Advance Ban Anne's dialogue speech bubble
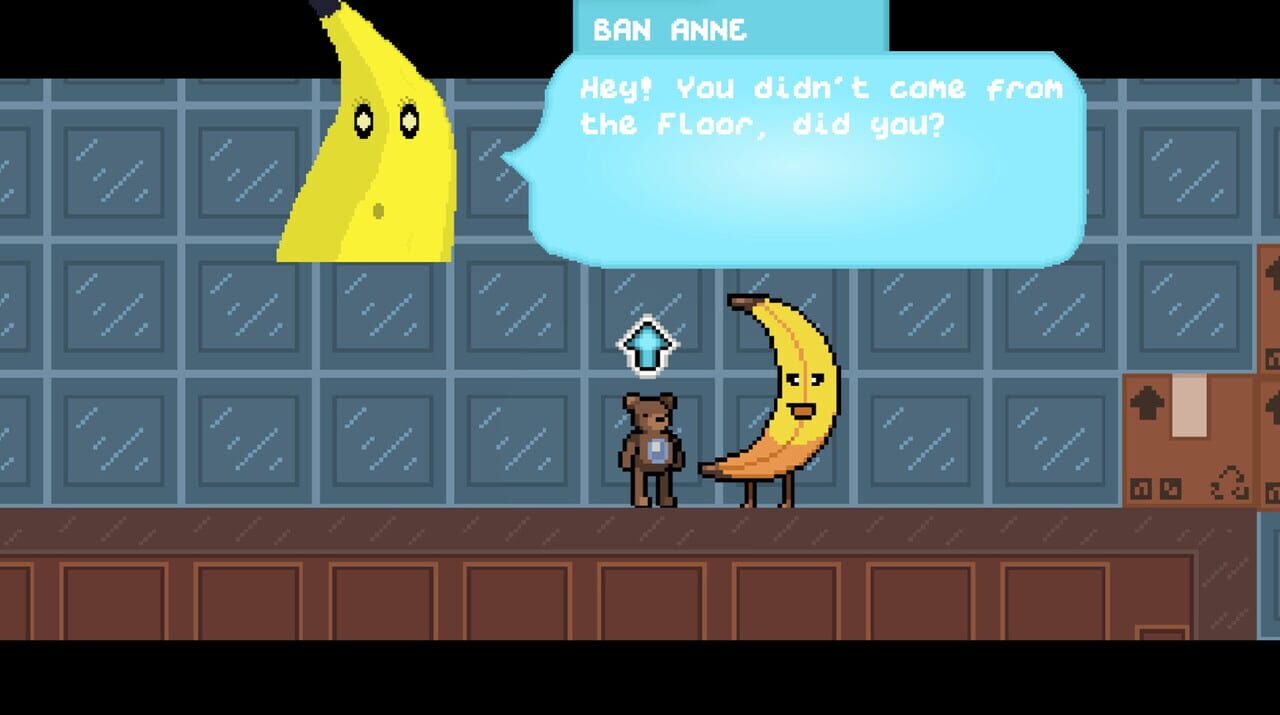Screen dimensions: 1280x715 click(x=806, y=160)
